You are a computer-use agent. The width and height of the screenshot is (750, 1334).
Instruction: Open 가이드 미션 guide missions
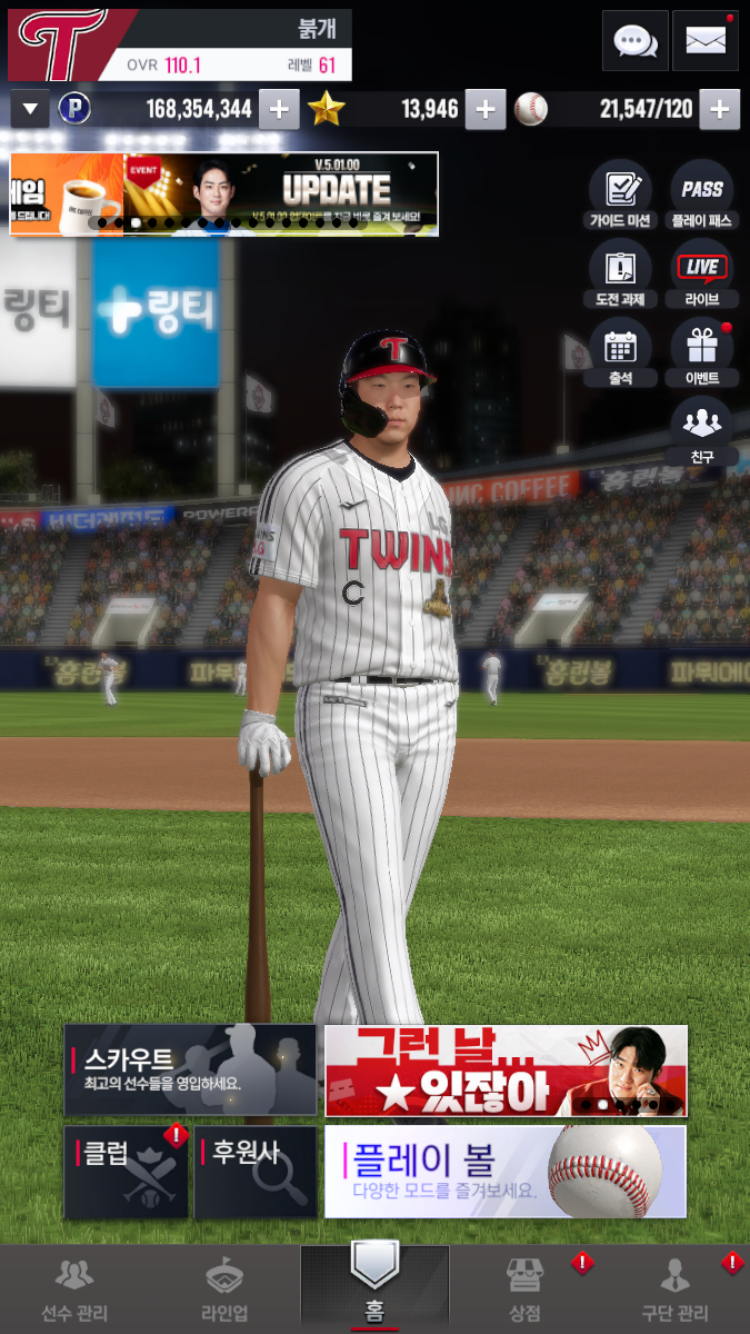point(620,195)
